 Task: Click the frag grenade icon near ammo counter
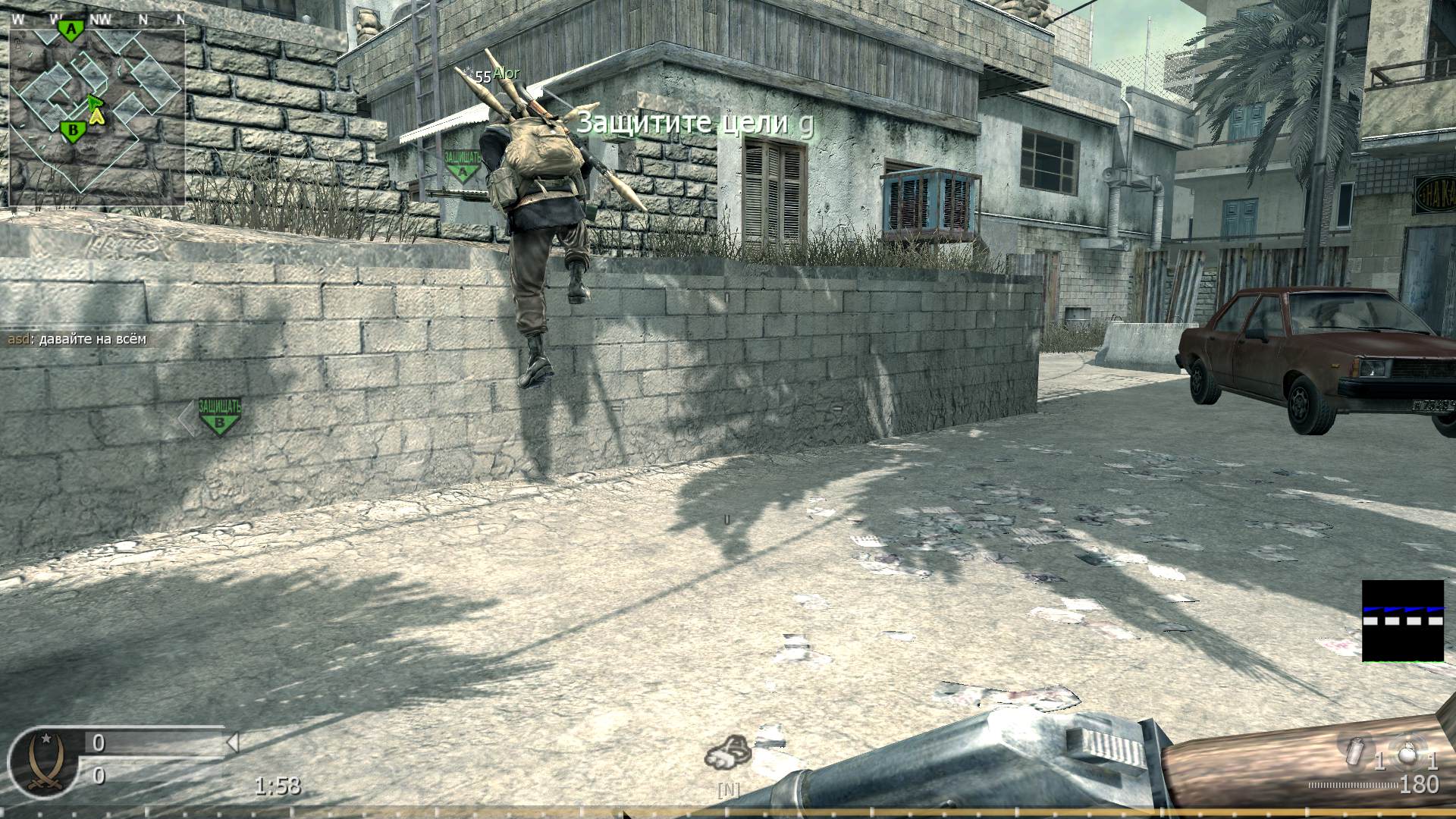(1407, 753)
